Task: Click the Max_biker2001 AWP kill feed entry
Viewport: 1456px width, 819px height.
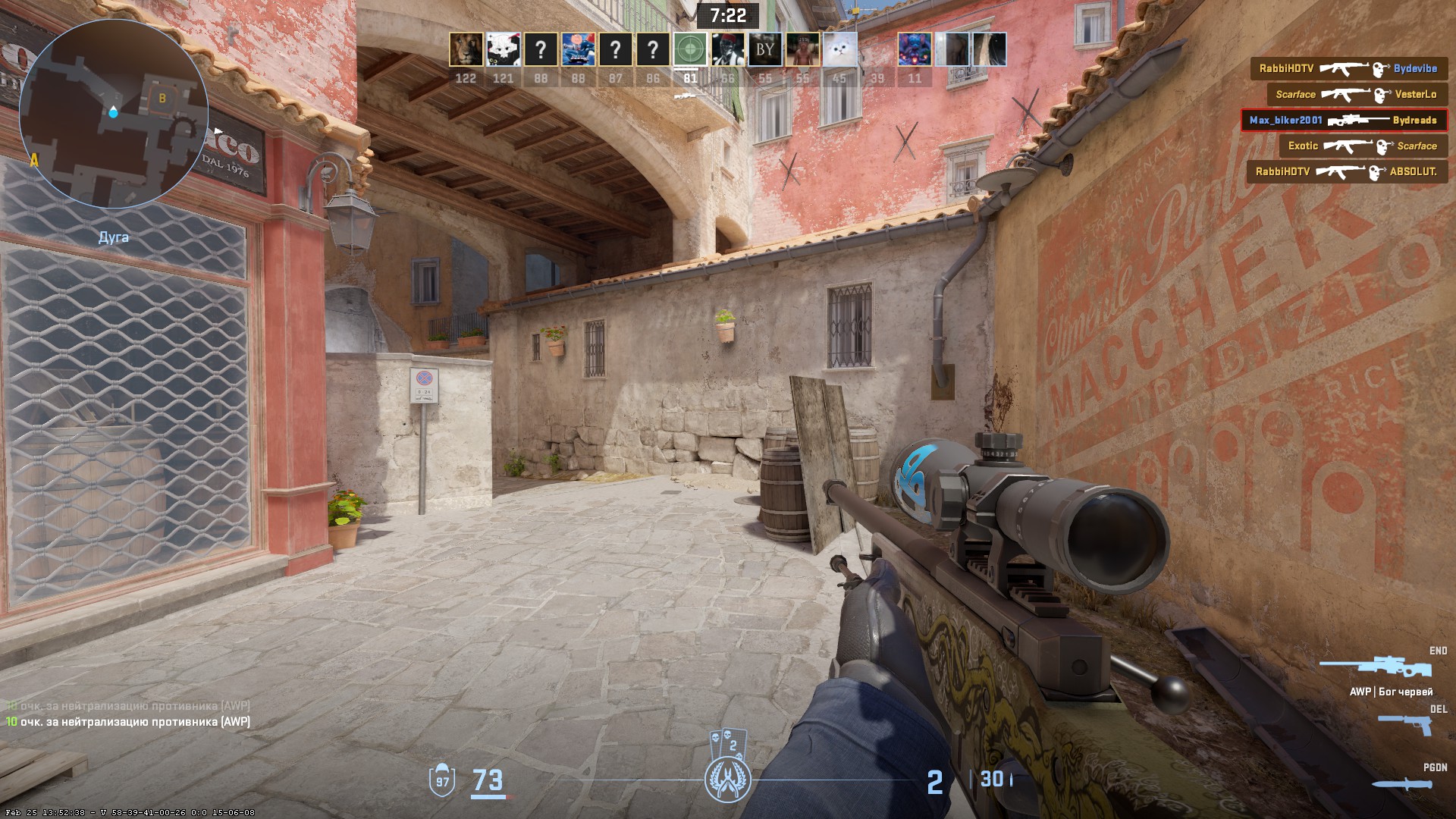Action: [1344, 121]
